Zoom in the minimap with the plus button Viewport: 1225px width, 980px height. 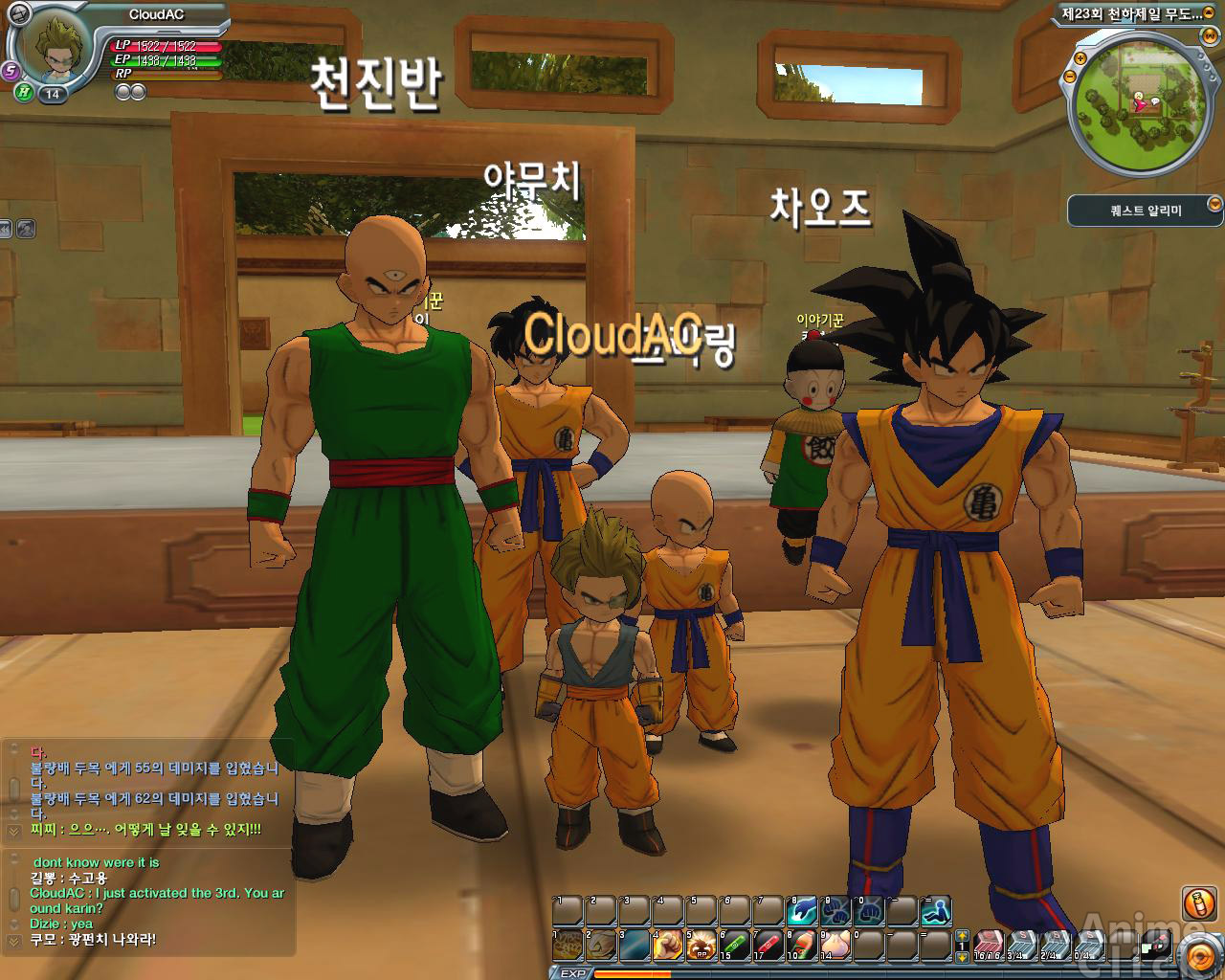pyautogui.click(x=1080, y=57)
